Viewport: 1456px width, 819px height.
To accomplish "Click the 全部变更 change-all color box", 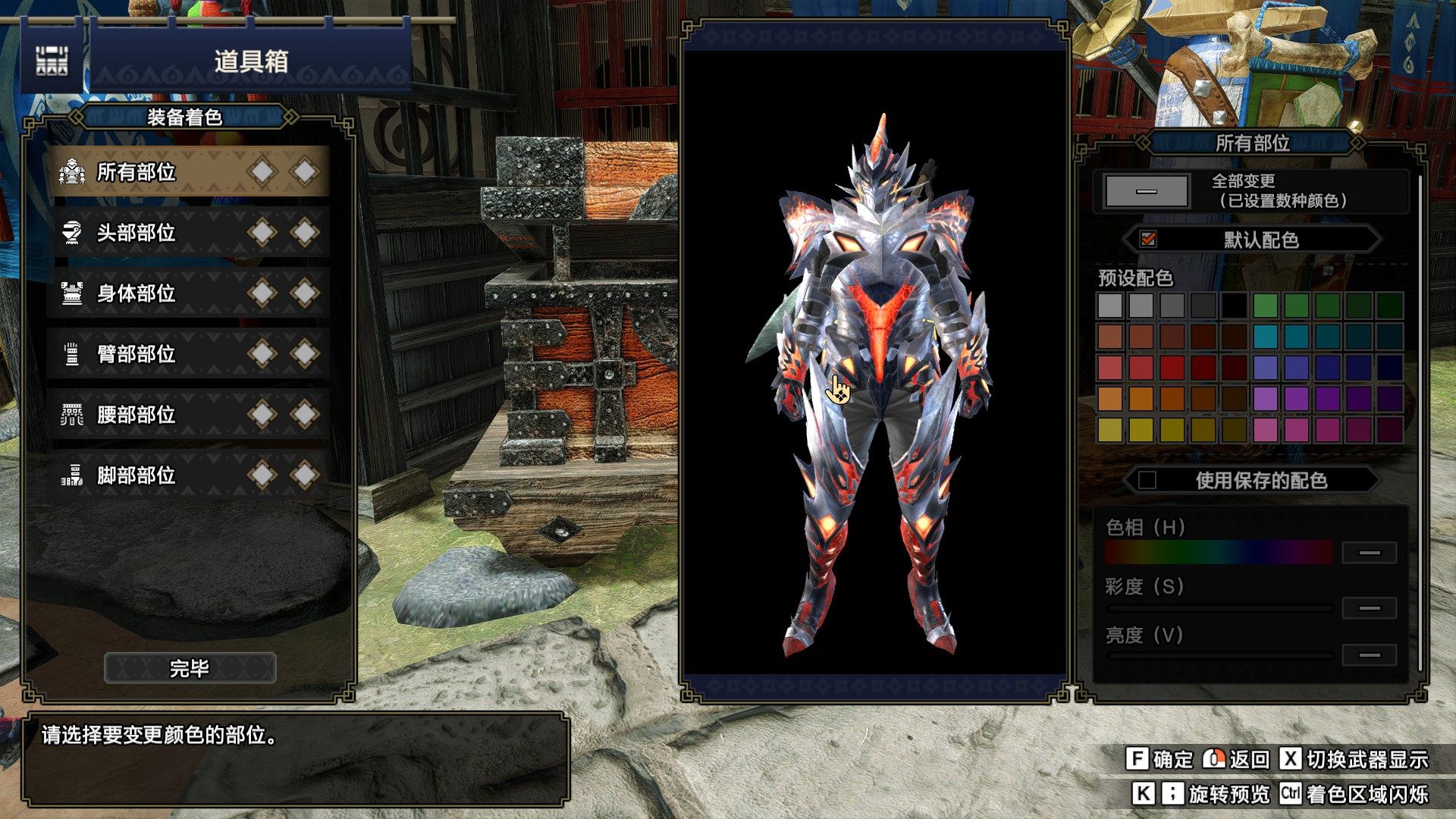I will (1146, 191).
